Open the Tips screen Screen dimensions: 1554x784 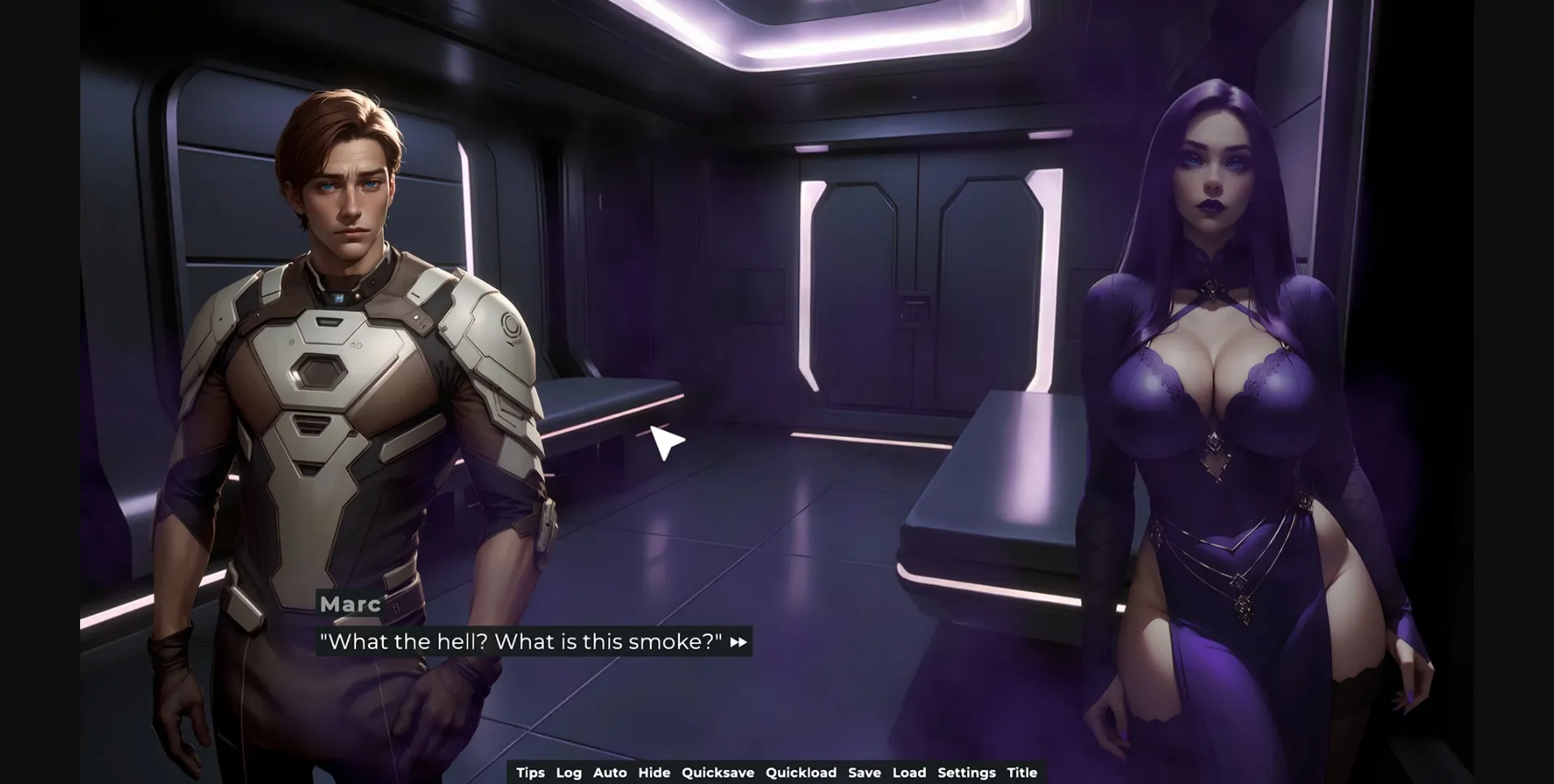tap(531, 773)
